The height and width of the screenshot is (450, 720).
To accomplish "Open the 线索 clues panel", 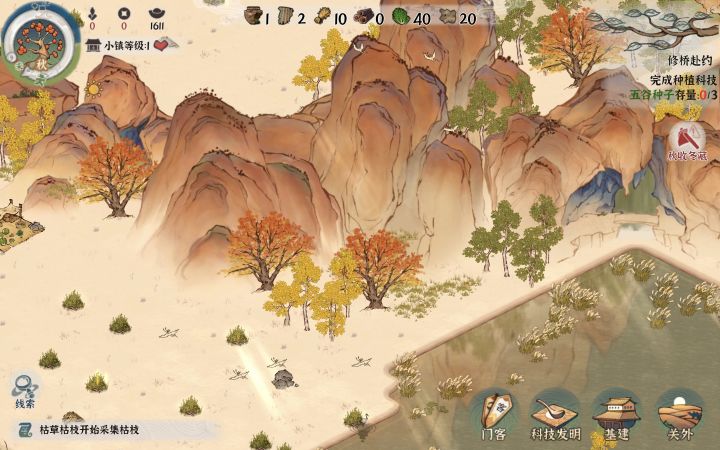I will (x=25, y=390).
